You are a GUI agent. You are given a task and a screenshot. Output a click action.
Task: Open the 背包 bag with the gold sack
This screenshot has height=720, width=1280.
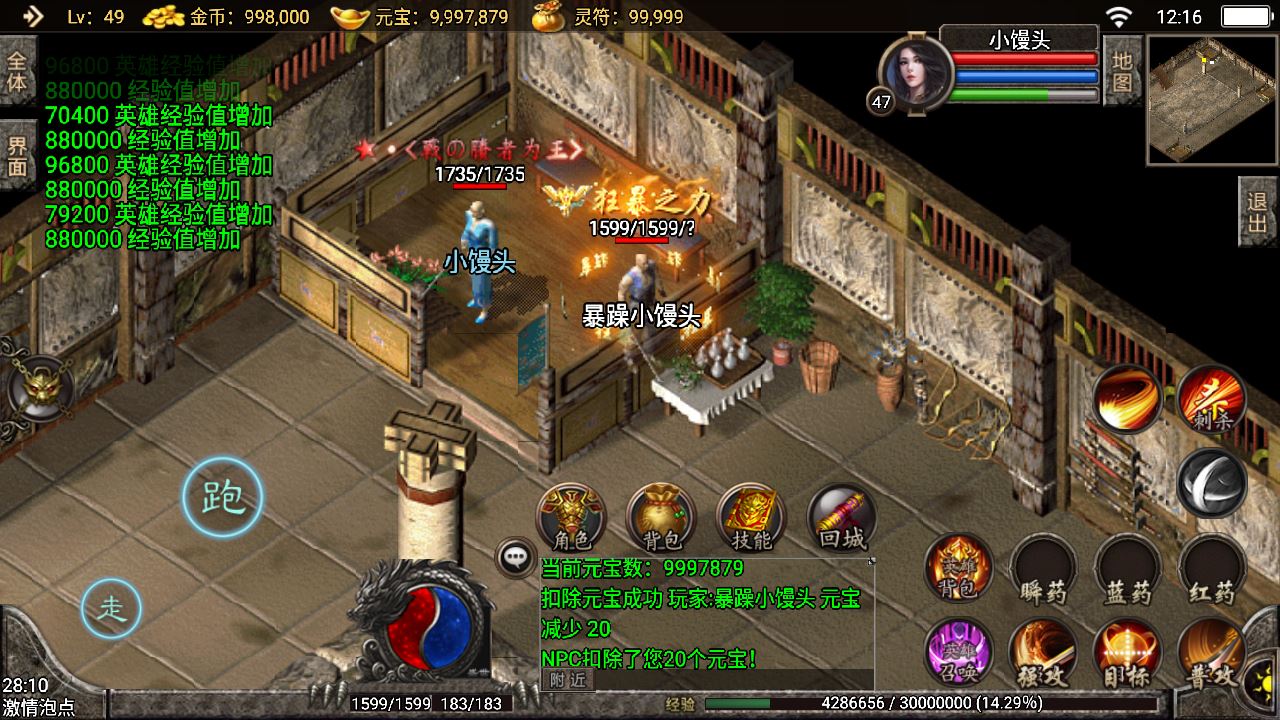click(x=661, y=518)
